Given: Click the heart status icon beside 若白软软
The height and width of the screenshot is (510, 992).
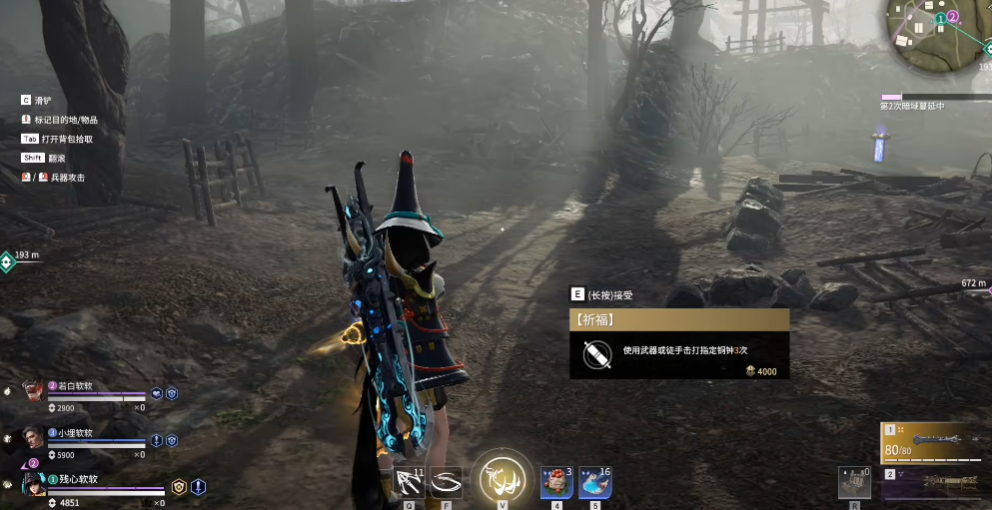Looking at the screenshot, I should (x=157, y=394).
